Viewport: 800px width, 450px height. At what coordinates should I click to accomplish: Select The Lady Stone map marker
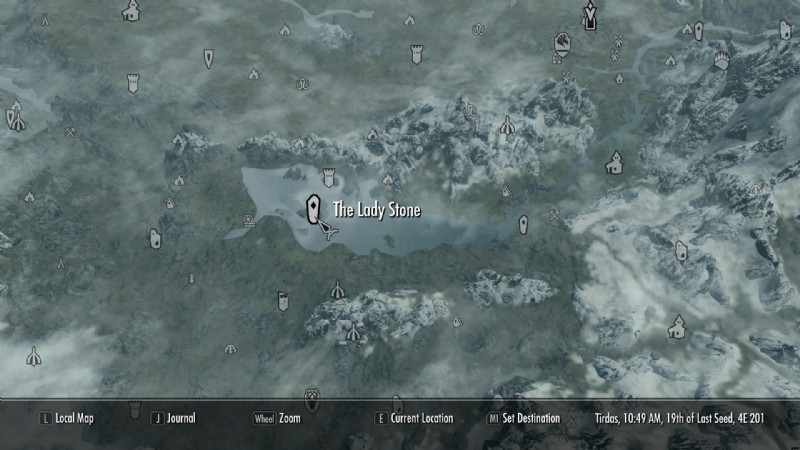[314, 209]
